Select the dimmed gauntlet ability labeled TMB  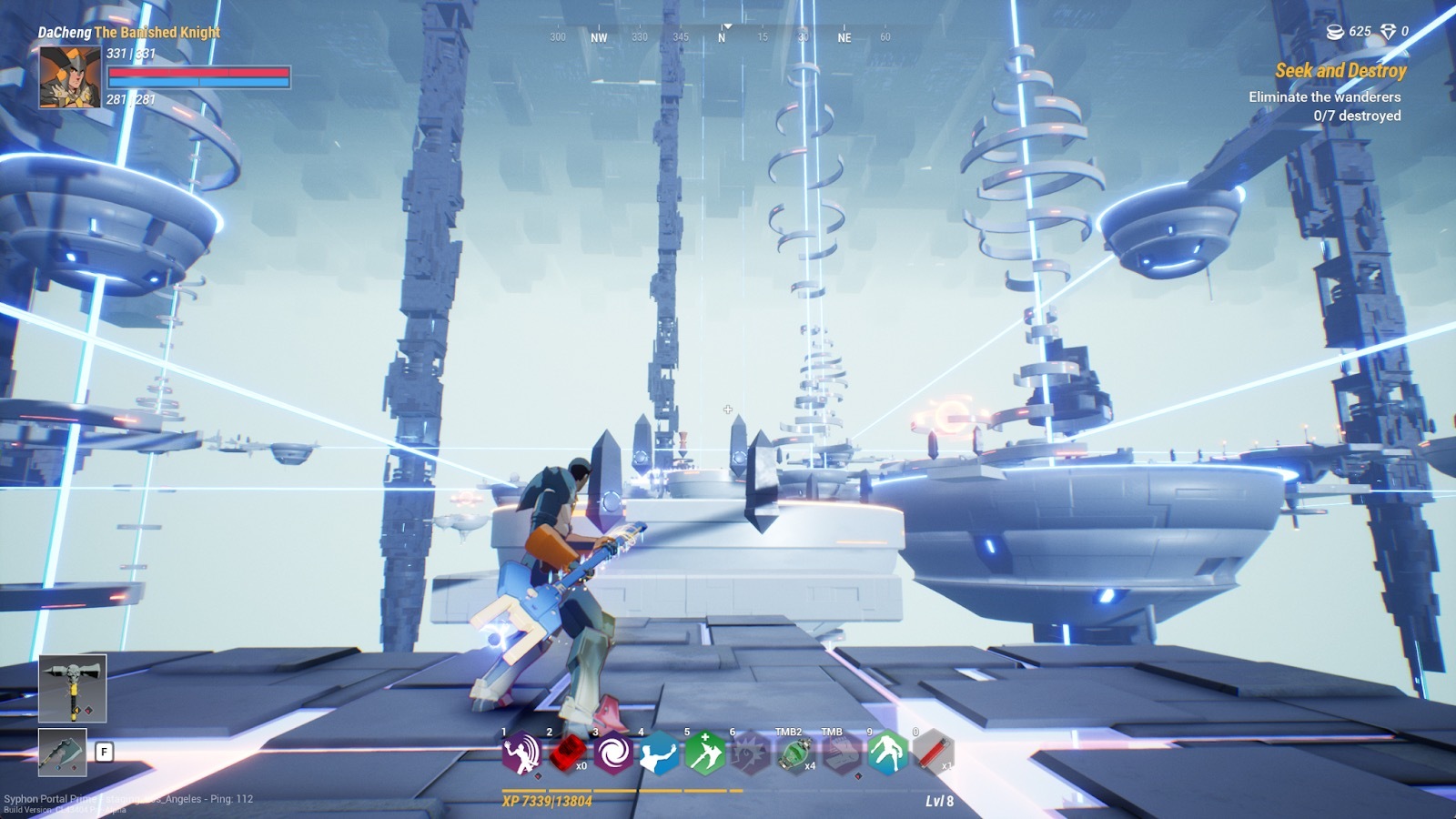841,753
